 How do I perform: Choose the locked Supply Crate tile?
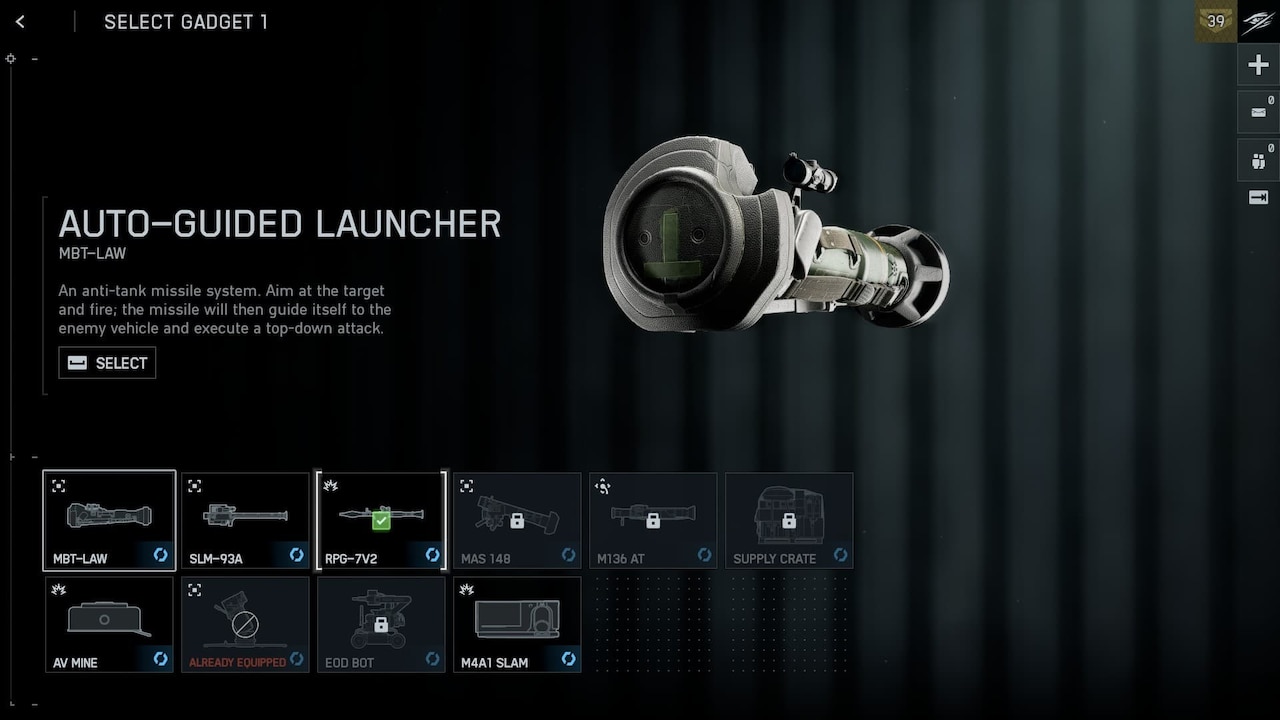coord(789,520)
